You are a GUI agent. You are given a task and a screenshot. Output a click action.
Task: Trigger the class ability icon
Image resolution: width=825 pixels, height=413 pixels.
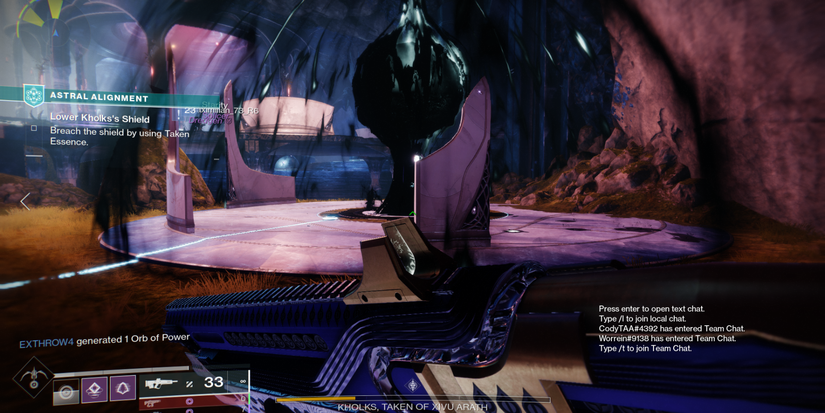click(x=122, y=387)
